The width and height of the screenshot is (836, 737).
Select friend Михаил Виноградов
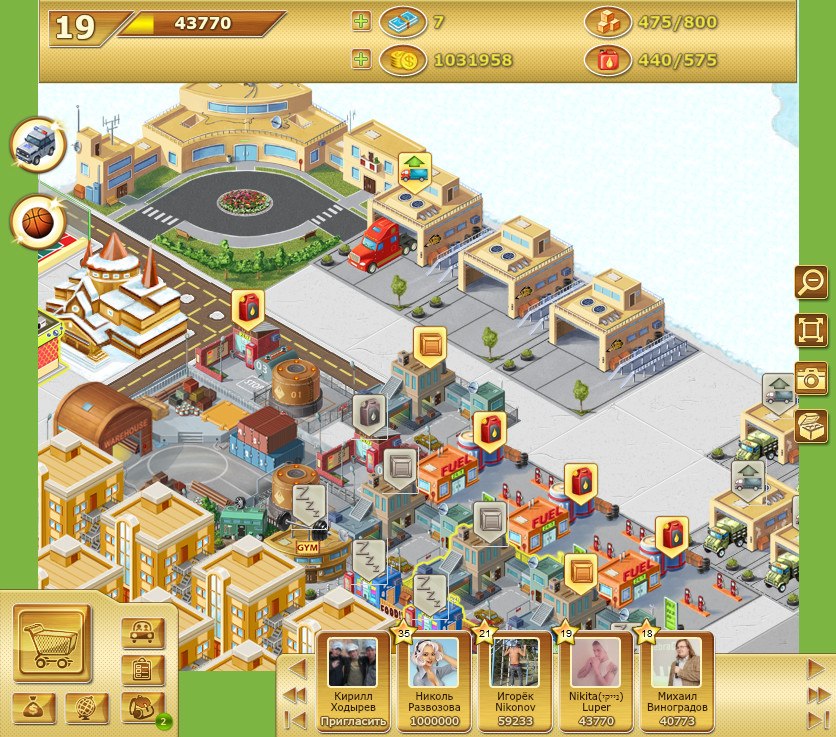coord(675,663)
